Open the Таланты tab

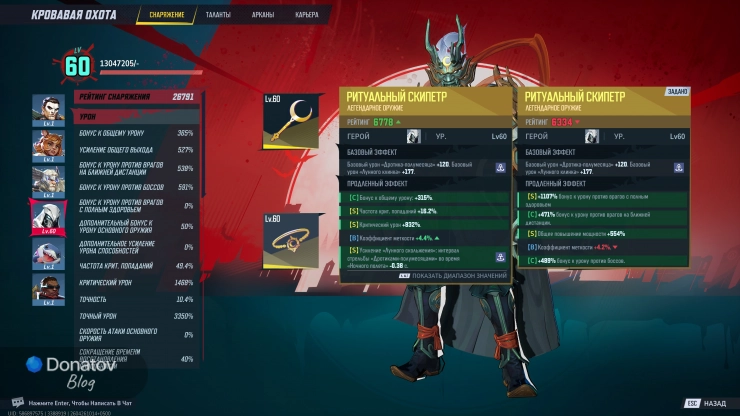(x=218, y=15)
